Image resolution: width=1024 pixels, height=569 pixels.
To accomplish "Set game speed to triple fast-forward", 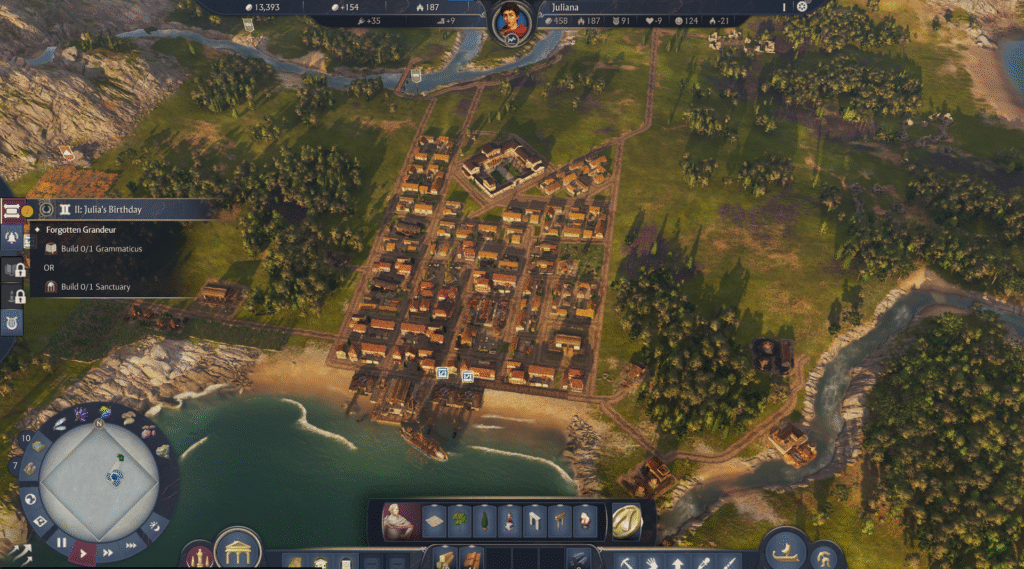I will [131, 545].
